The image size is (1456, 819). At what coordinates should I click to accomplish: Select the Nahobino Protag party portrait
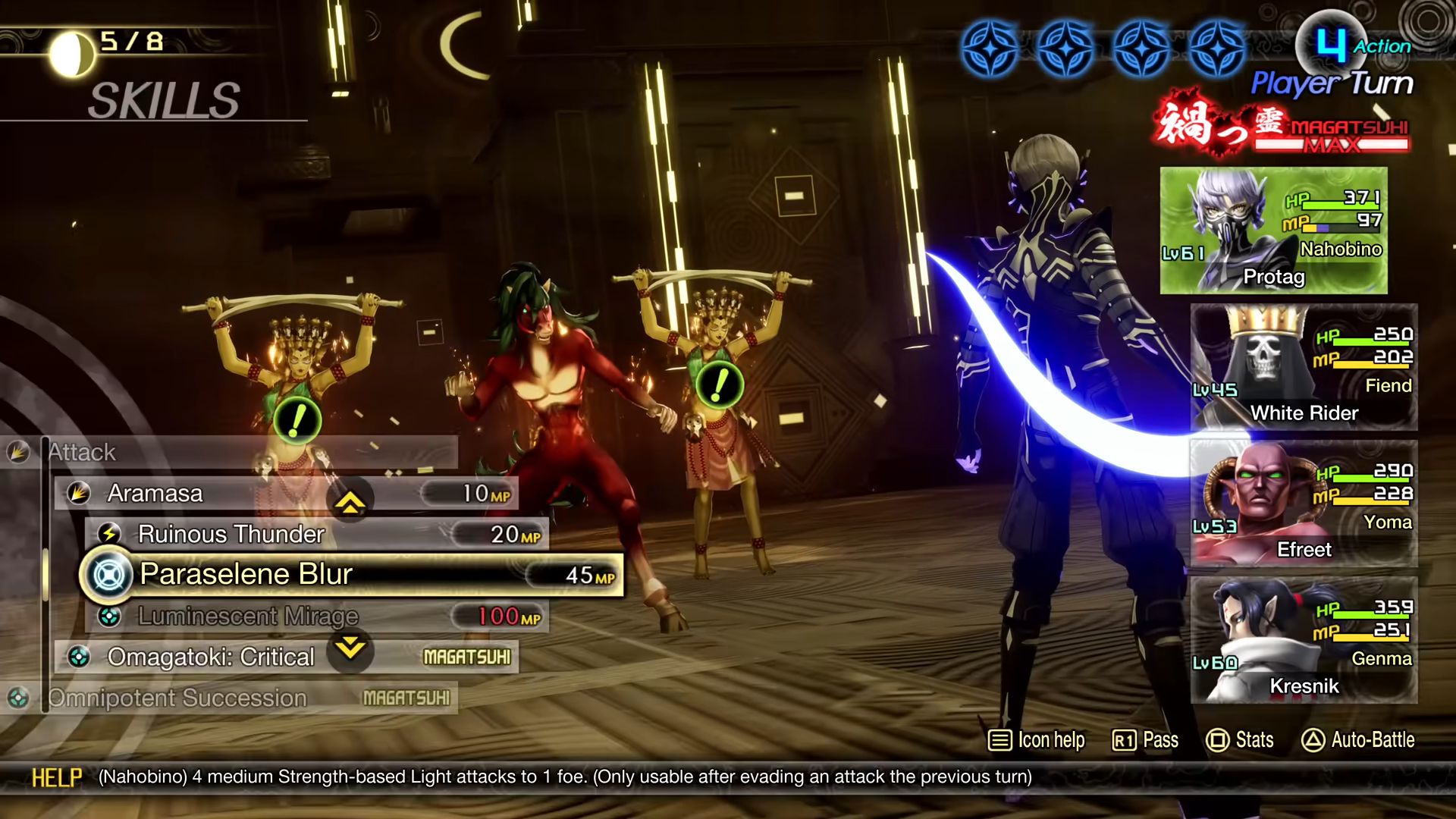pyautogui.click(x=1273, y=231)
